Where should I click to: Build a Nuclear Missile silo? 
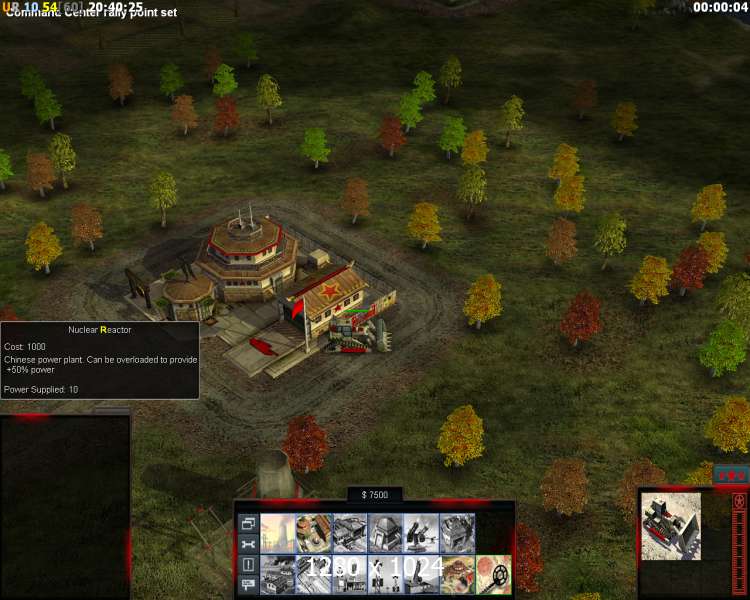click(x=421, y=575)
